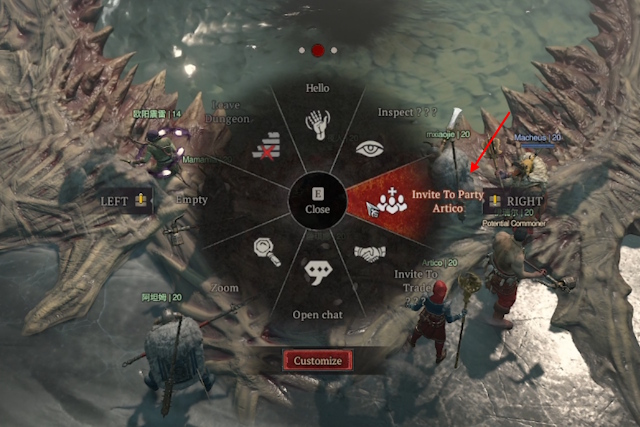The width and height of the screenshot is (640, 427).
Task: Close the action wheel at center
Action: point(317,201)
